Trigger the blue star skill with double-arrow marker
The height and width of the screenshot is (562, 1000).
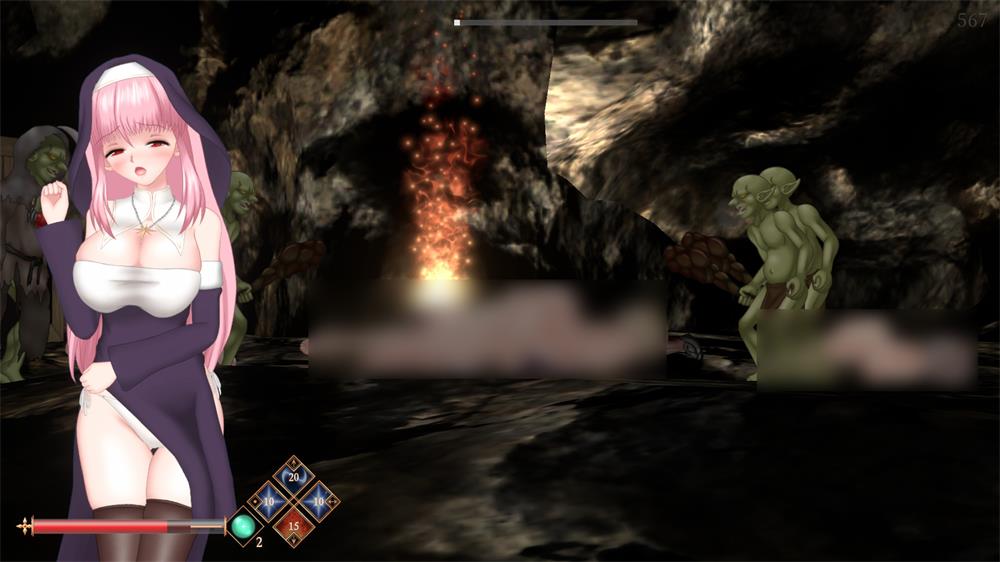click(x=318, y=501)
